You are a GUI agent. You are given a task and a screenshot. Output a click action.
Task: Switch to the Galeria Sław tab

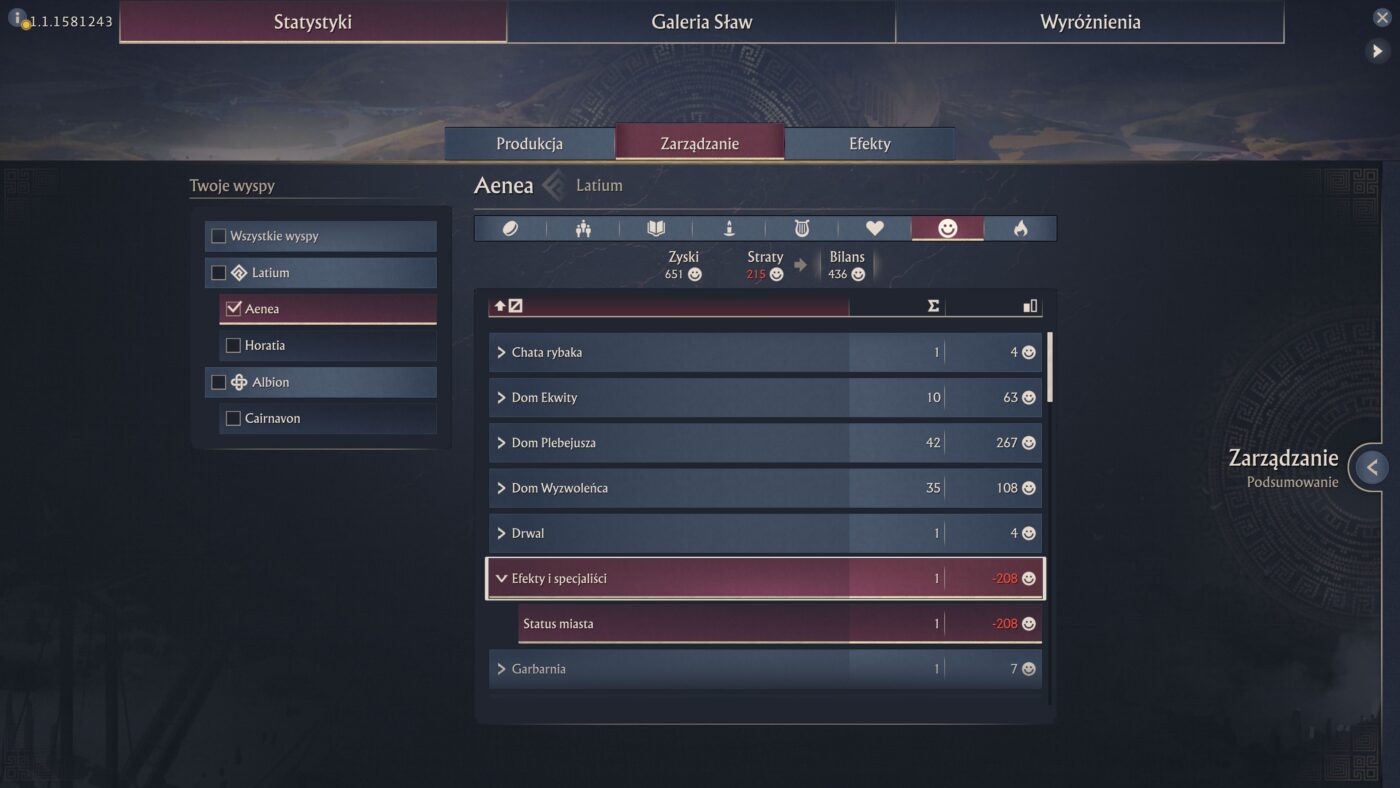click(701, 22)
